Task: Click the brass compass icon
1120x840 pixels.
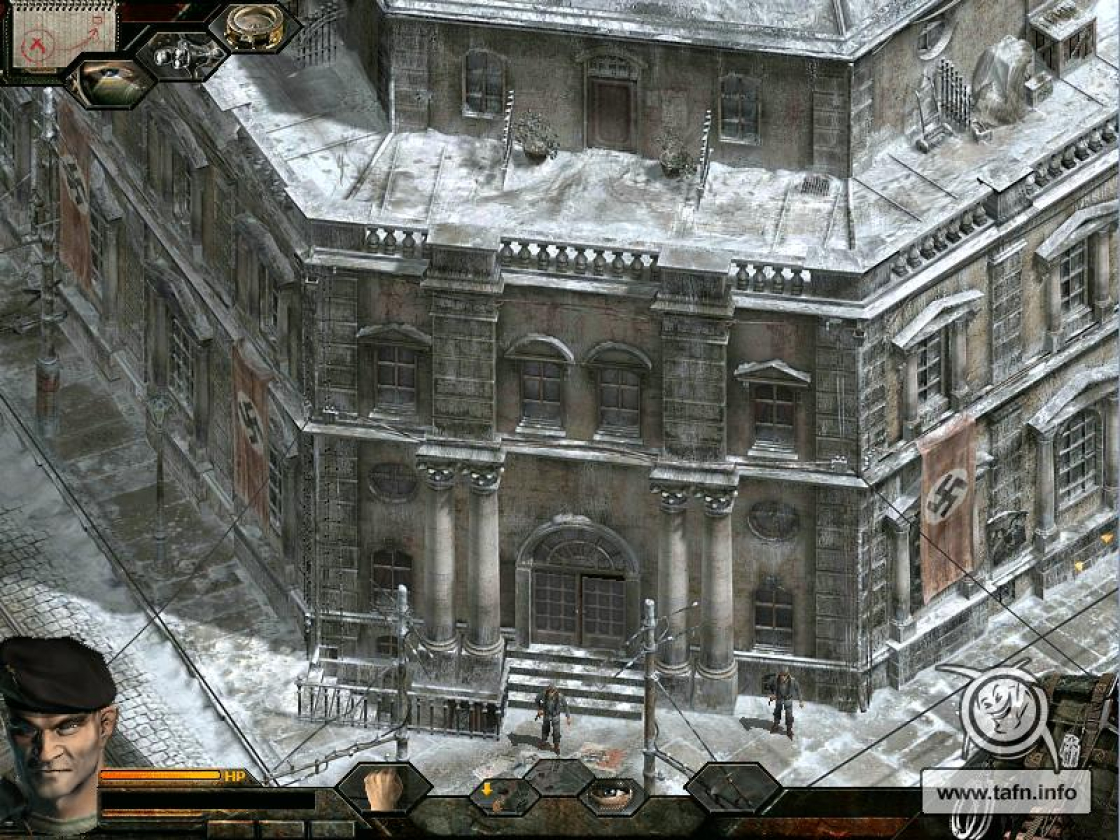Action: pos(254,27)
